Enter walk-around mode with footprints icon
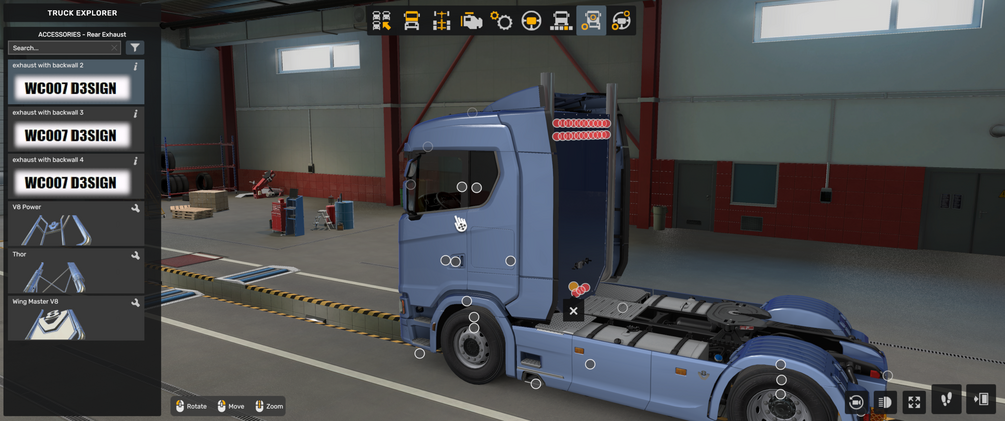The height and width of the screenshot is (421, 1005). [x=946, y=400]
